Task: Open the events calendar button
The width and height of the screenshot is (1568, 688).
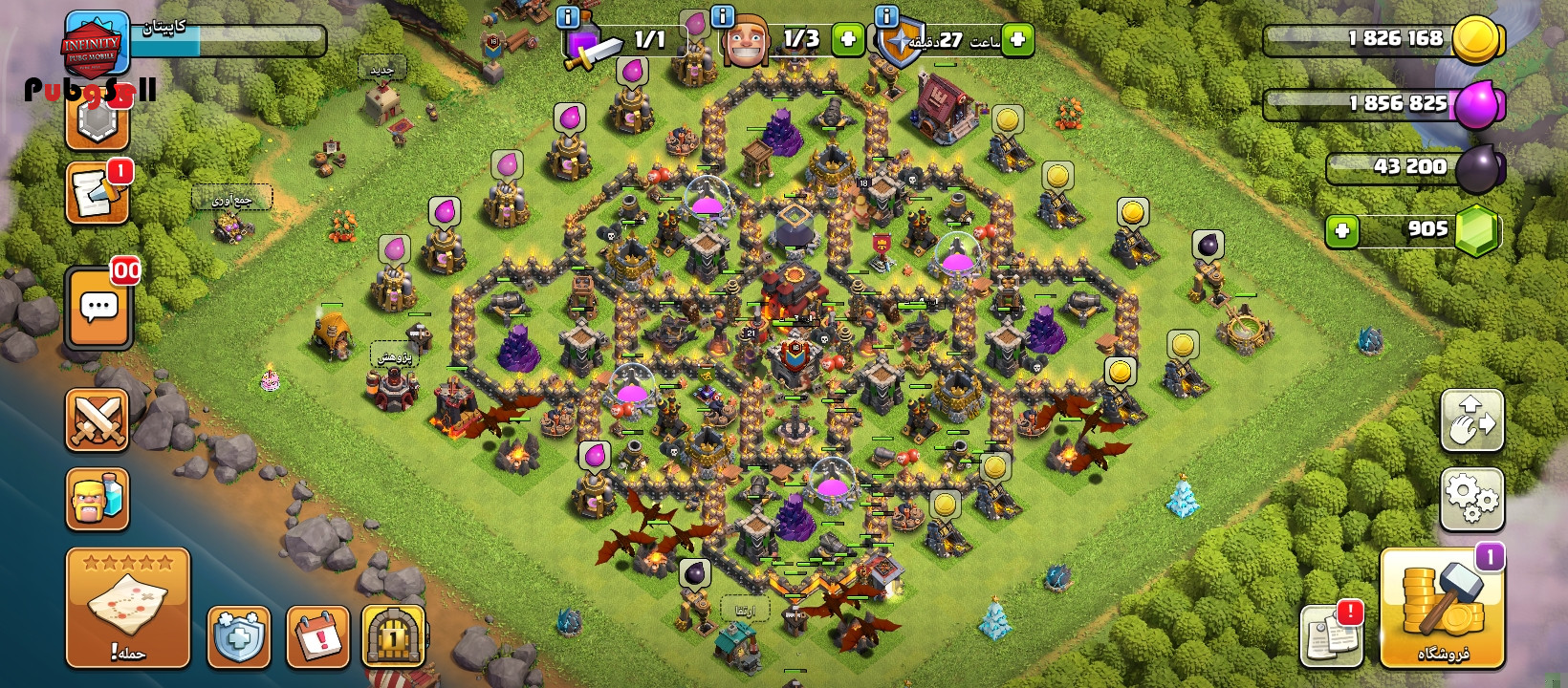Action: click(x=317, y=635)
